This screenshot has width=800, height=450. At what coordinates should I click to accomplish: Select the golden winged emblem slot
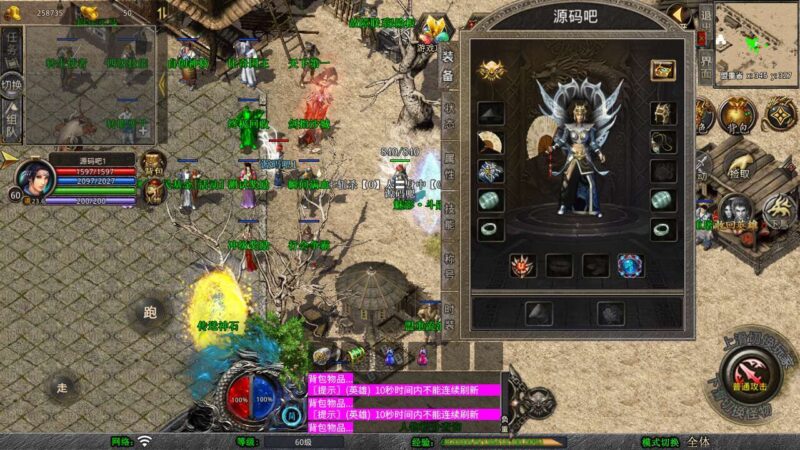tap(491, 70)
